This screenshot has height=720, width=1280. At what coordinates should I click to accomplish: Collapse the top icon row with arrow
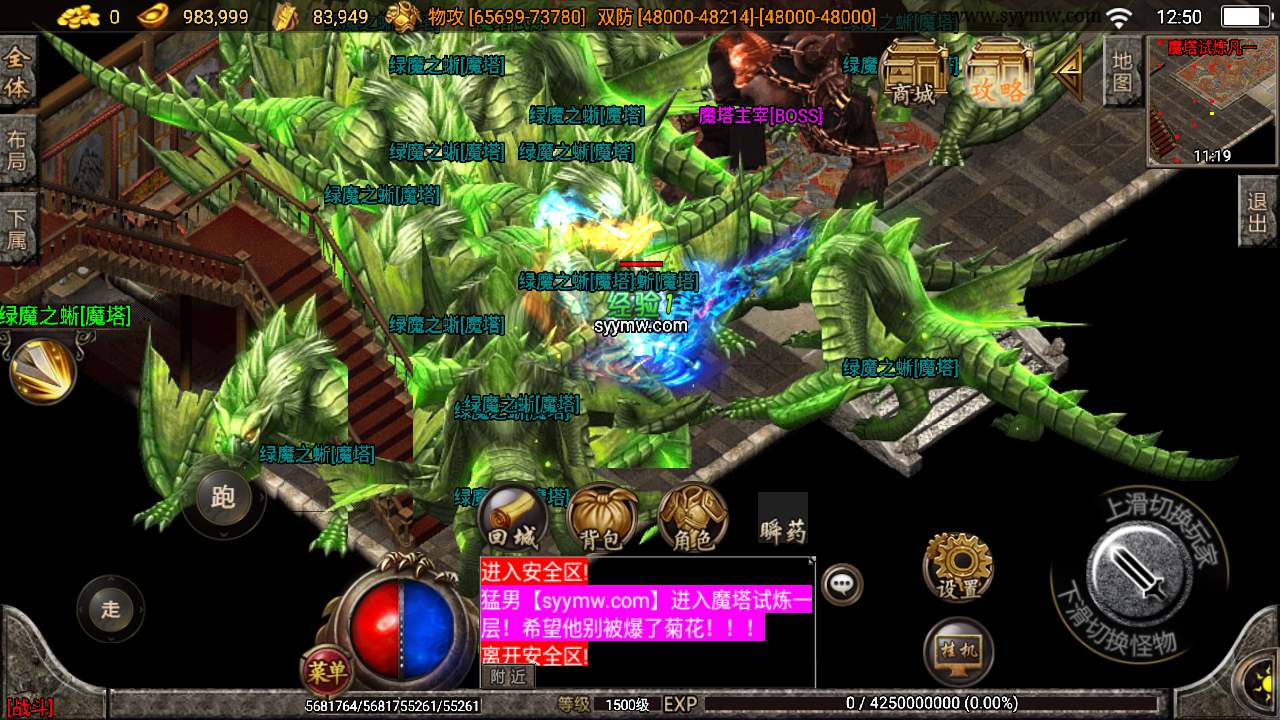point(1068,70)
